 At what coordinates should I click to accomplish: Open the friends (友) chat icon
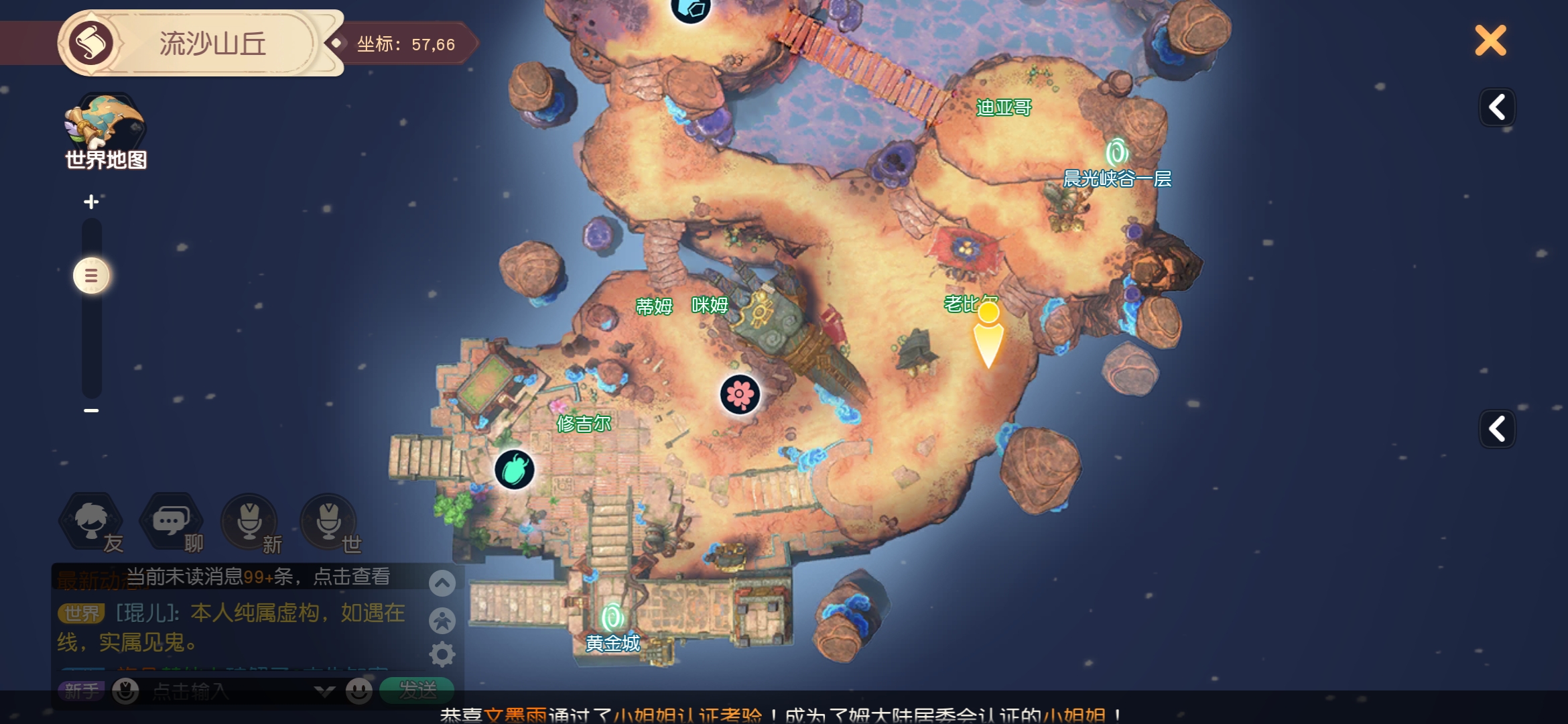(x=92, y=522)
